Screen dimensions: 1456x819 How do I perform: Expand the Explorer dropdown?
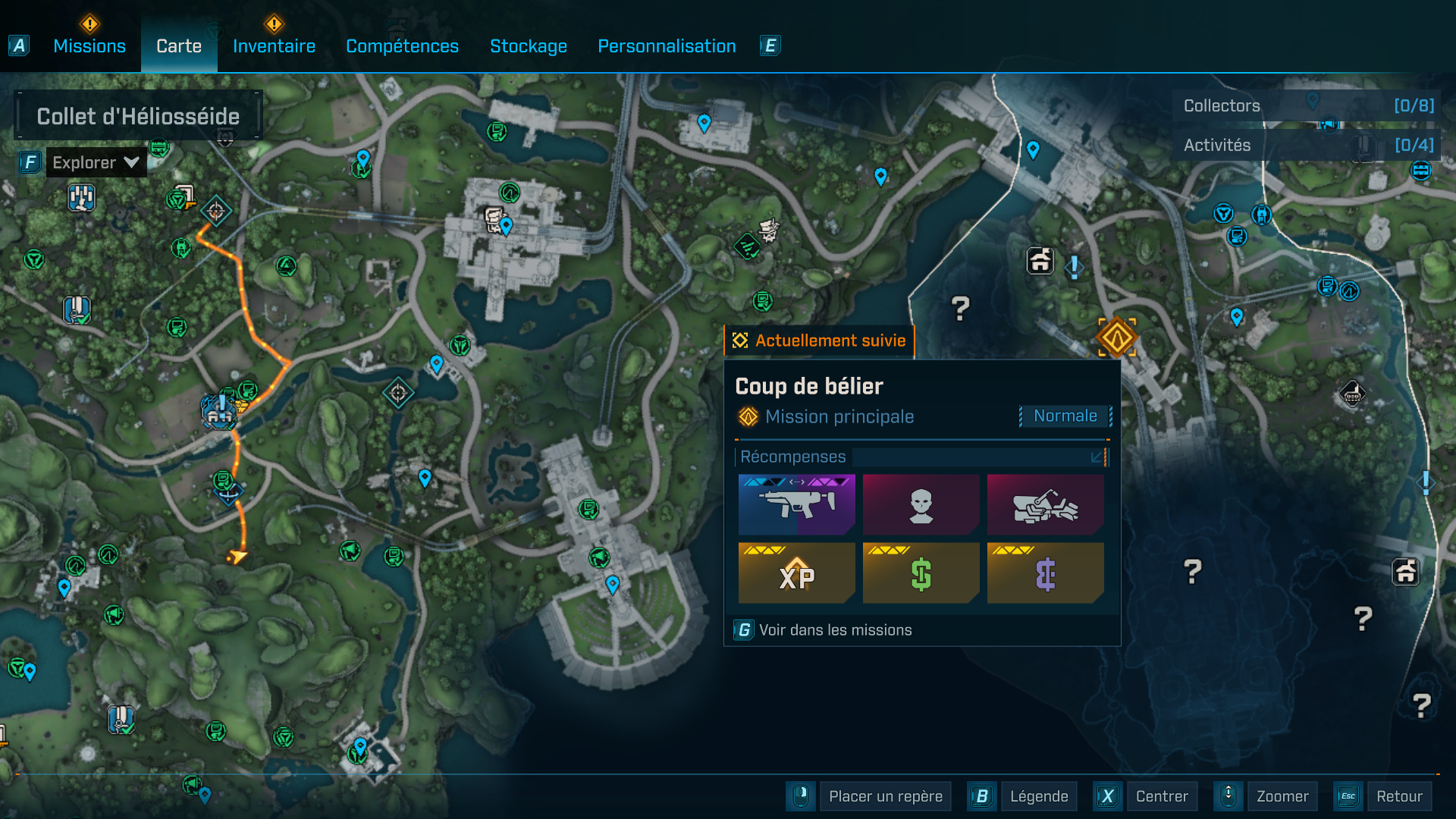pyautogui.click(x=96, y=162)
